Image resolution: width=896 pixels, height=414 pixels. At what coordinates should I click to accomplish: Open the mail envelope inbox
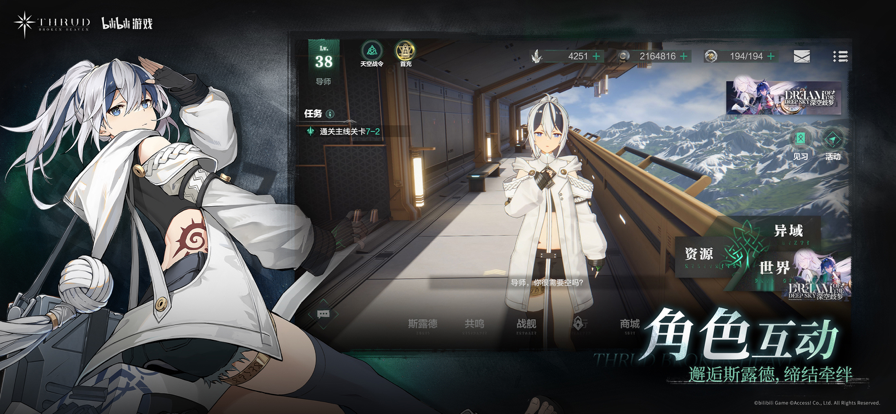coord(802,57)
